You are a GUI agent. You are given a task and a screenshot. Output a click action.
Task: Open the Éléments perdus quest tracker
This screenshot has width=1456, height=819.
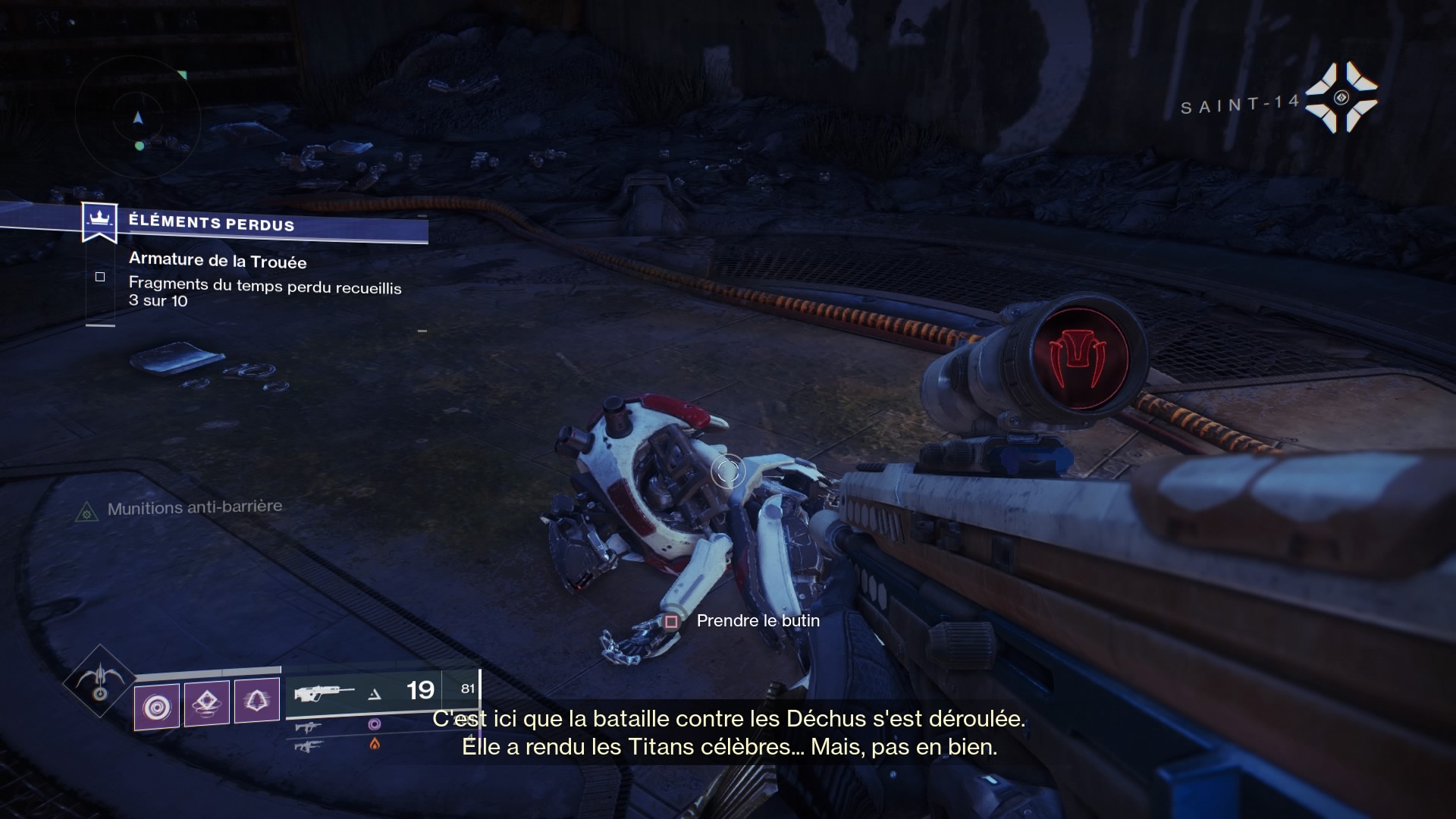coord(211,223)
